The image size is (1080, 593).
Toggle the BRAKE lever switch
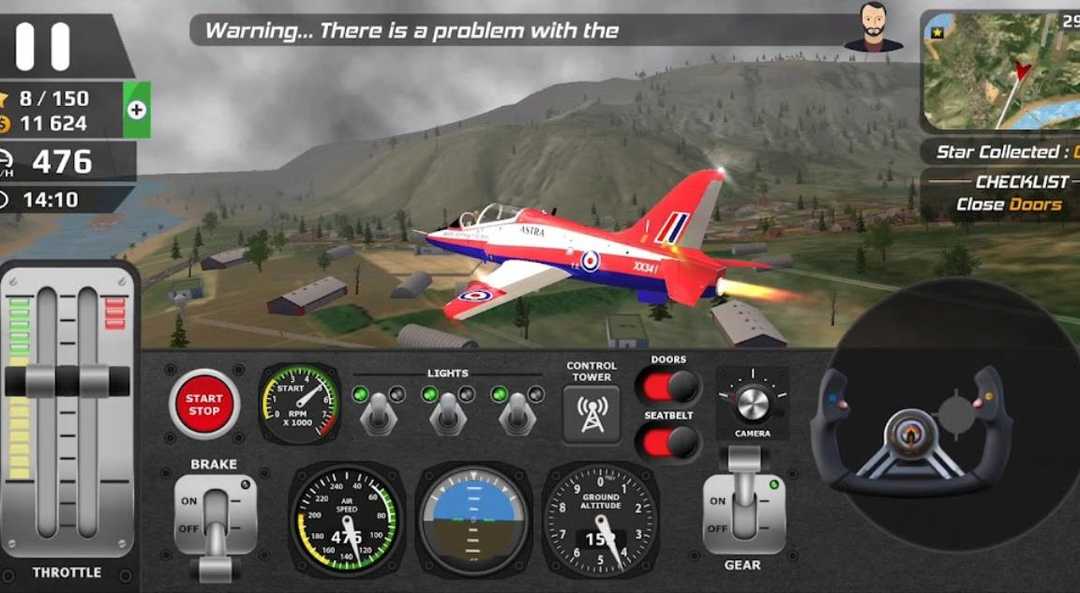point(215,521)
